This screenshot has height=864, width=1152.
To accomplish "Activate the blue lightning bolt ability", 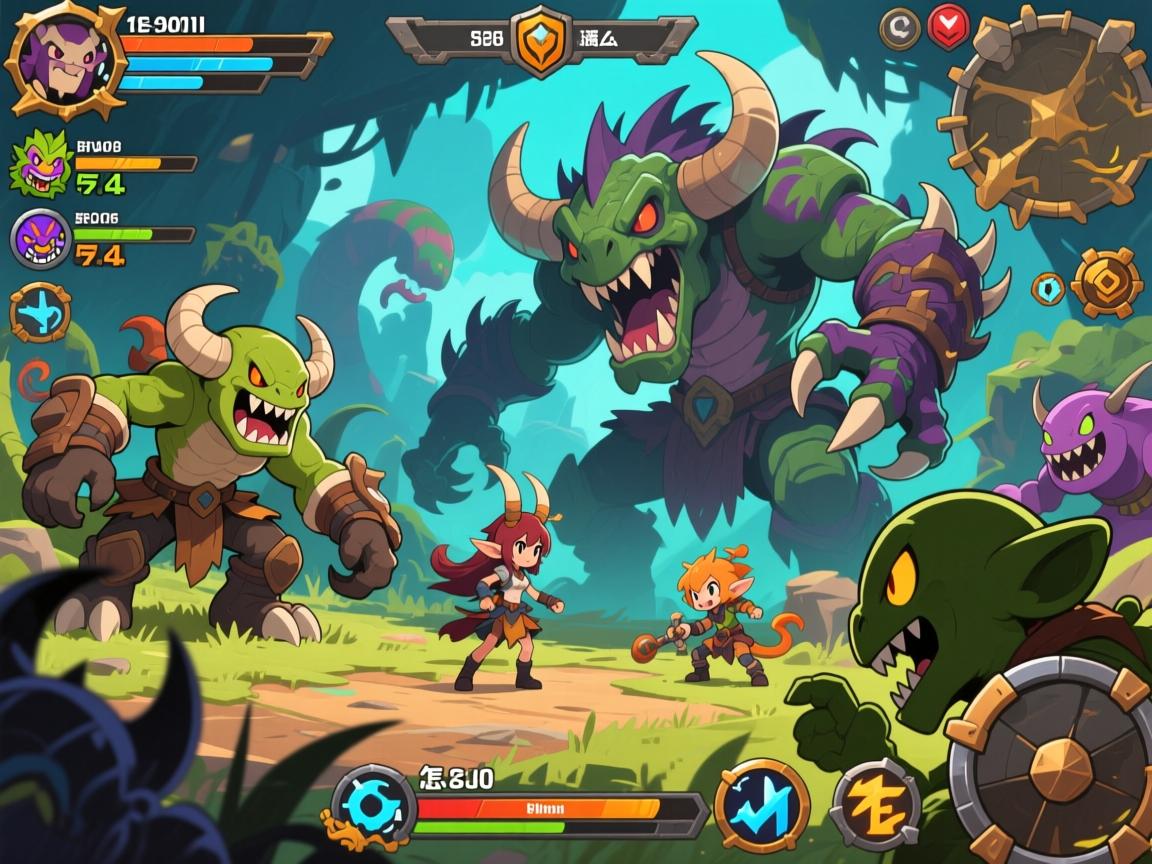I will (x=762, y=805).
